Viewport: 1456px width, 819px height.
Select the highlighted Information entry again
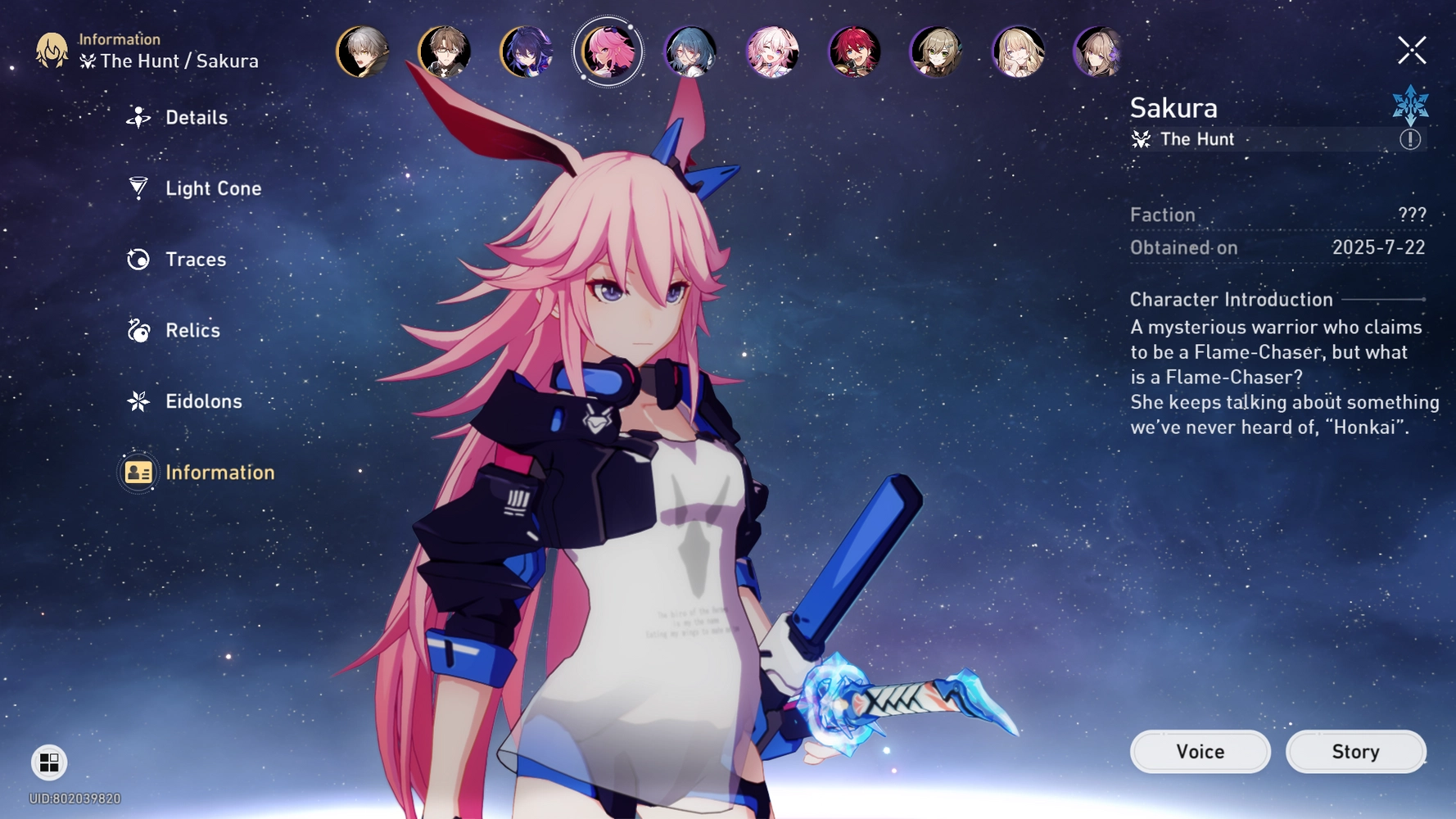219,472
